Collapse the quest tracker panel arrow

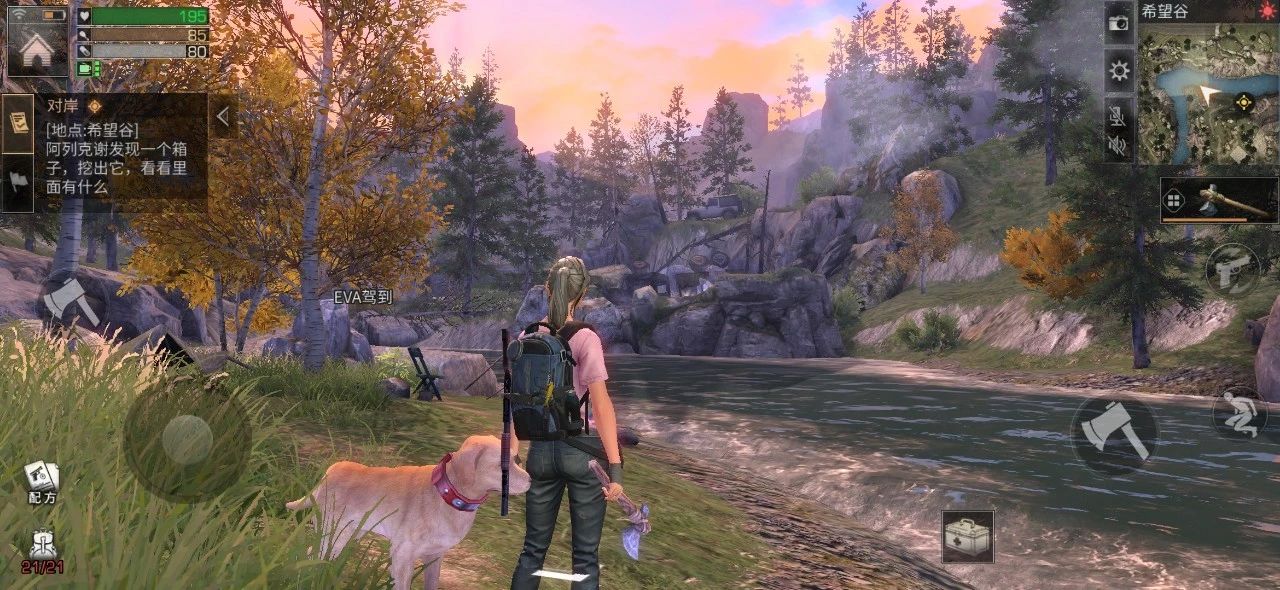point(222,117)
